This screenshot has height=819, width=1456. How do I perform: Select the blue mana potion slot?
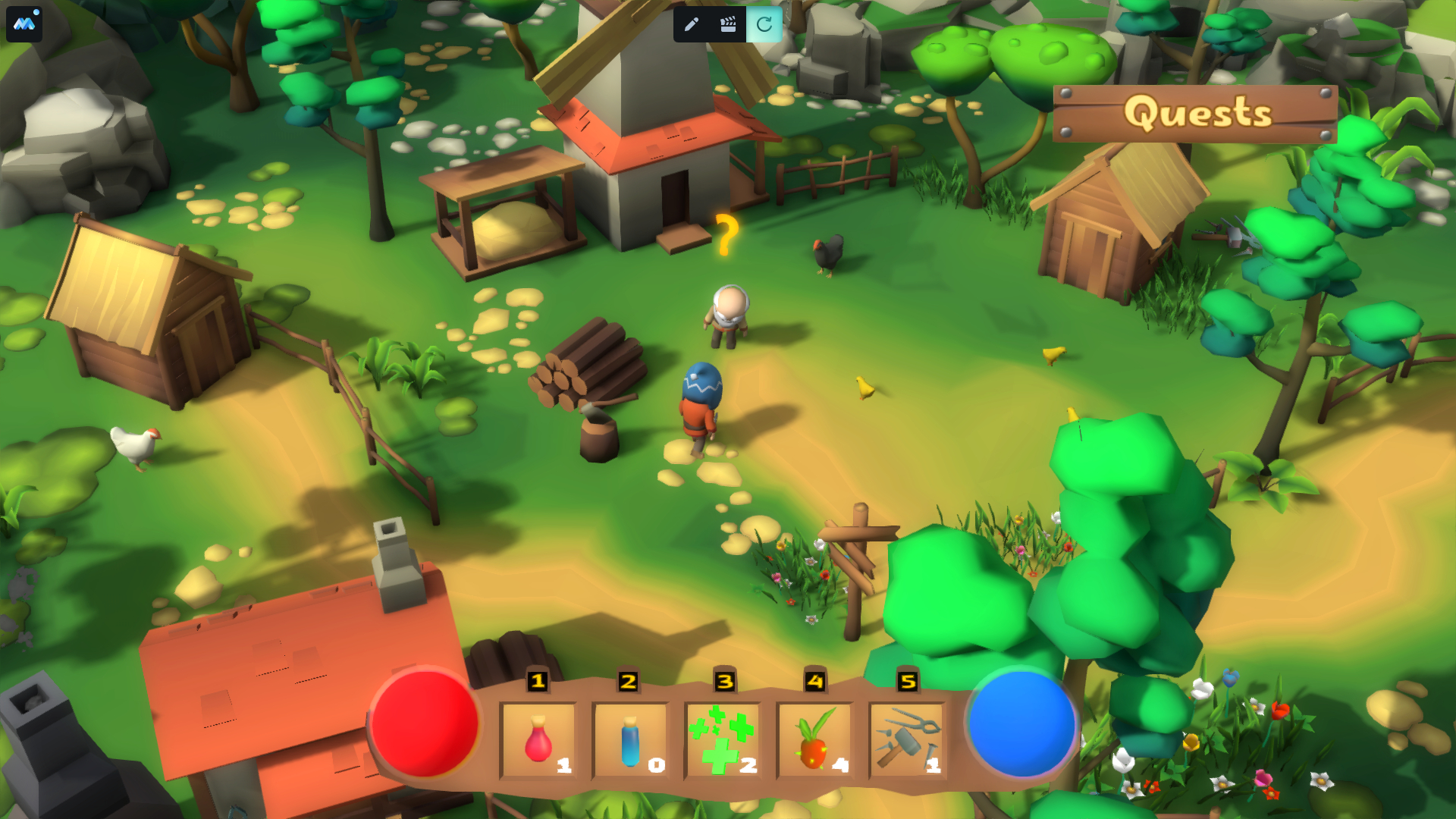631,741
